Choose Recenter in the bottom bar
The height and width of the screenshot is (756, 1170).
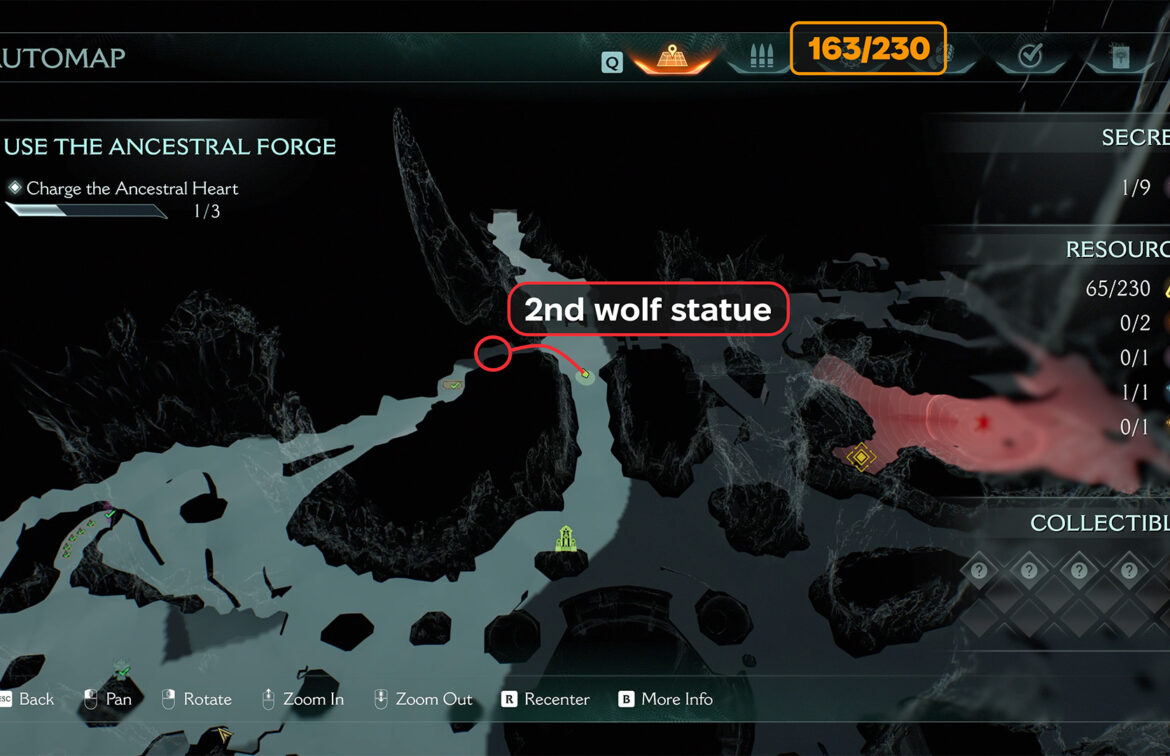coord(546,699)
